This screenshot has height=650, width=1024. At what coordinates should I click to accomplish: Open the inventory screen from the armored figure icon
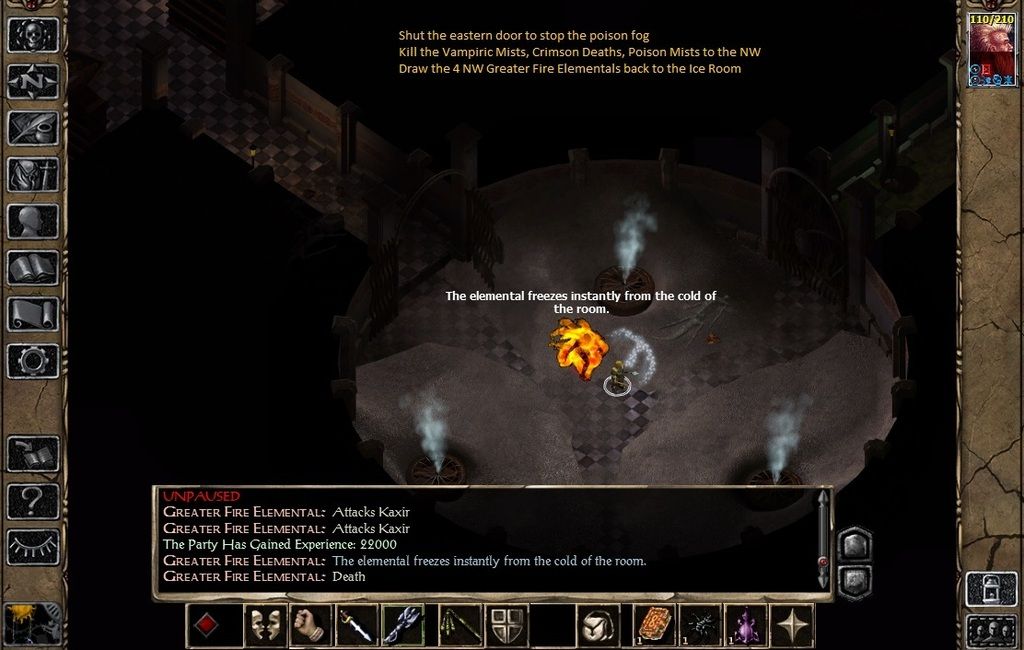[x=33, y=174]
